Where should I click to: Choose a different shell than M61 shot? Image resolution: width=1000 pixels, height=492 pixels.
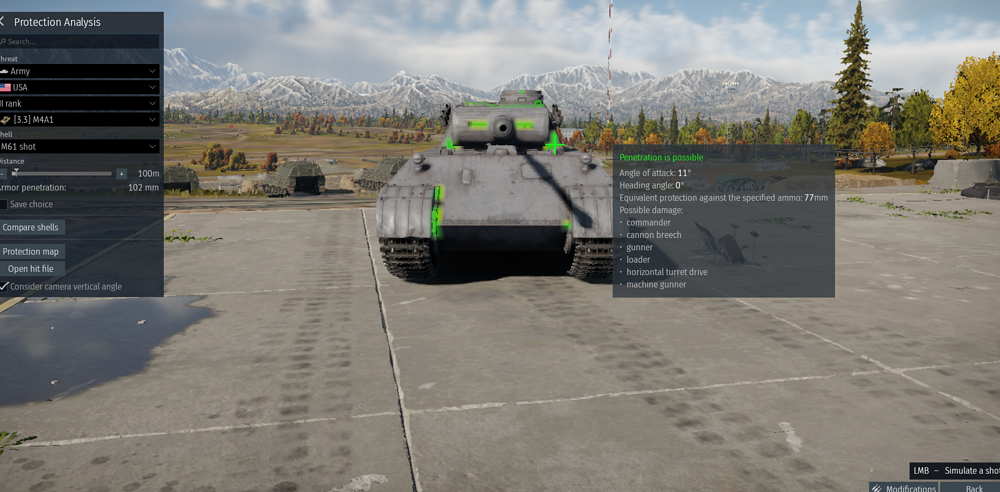click(80, 146)
